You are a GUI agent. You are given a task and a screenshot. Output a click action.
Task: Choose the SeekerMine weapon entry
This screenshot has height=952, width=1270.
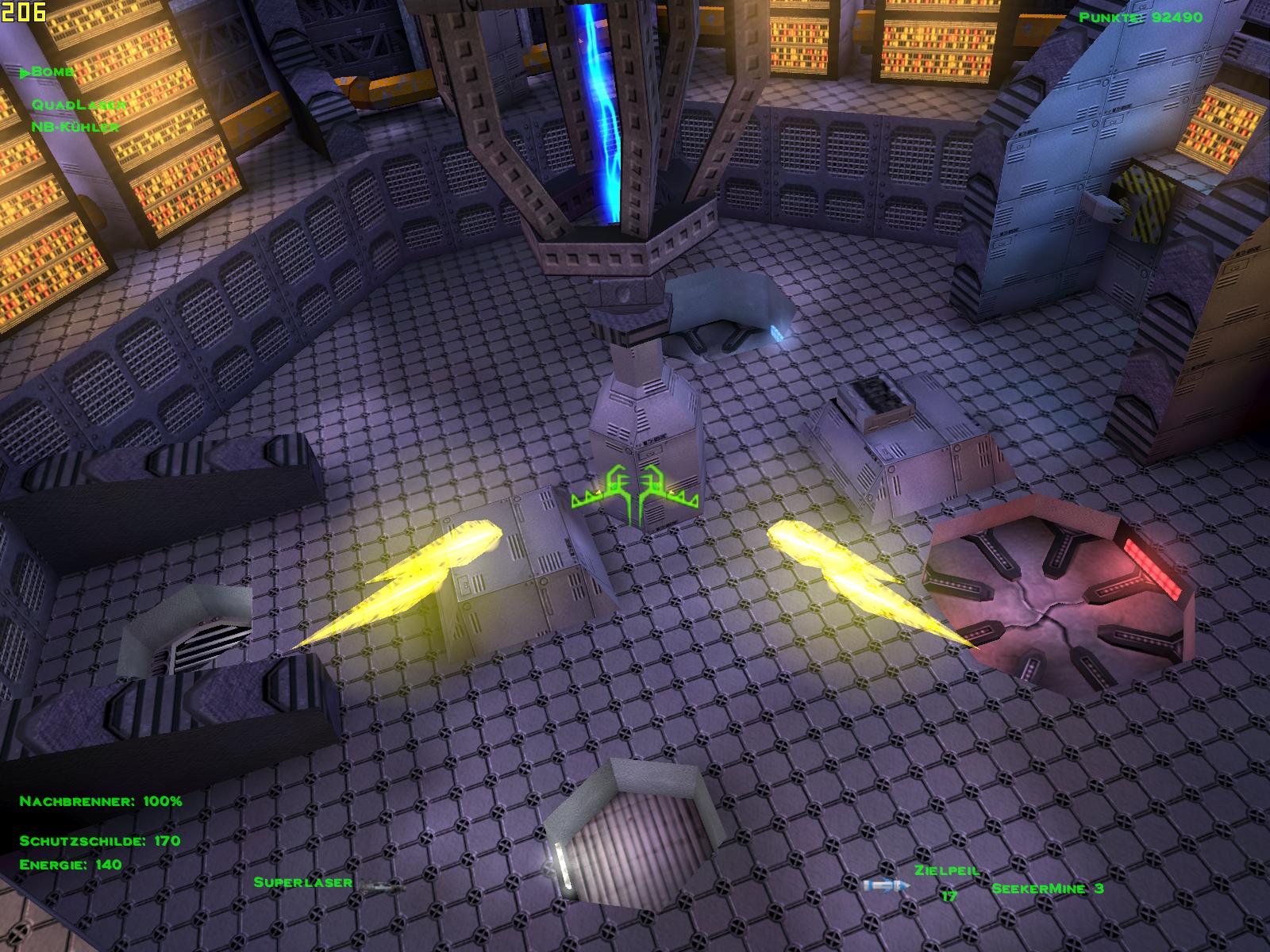[x=1047, y=889]
